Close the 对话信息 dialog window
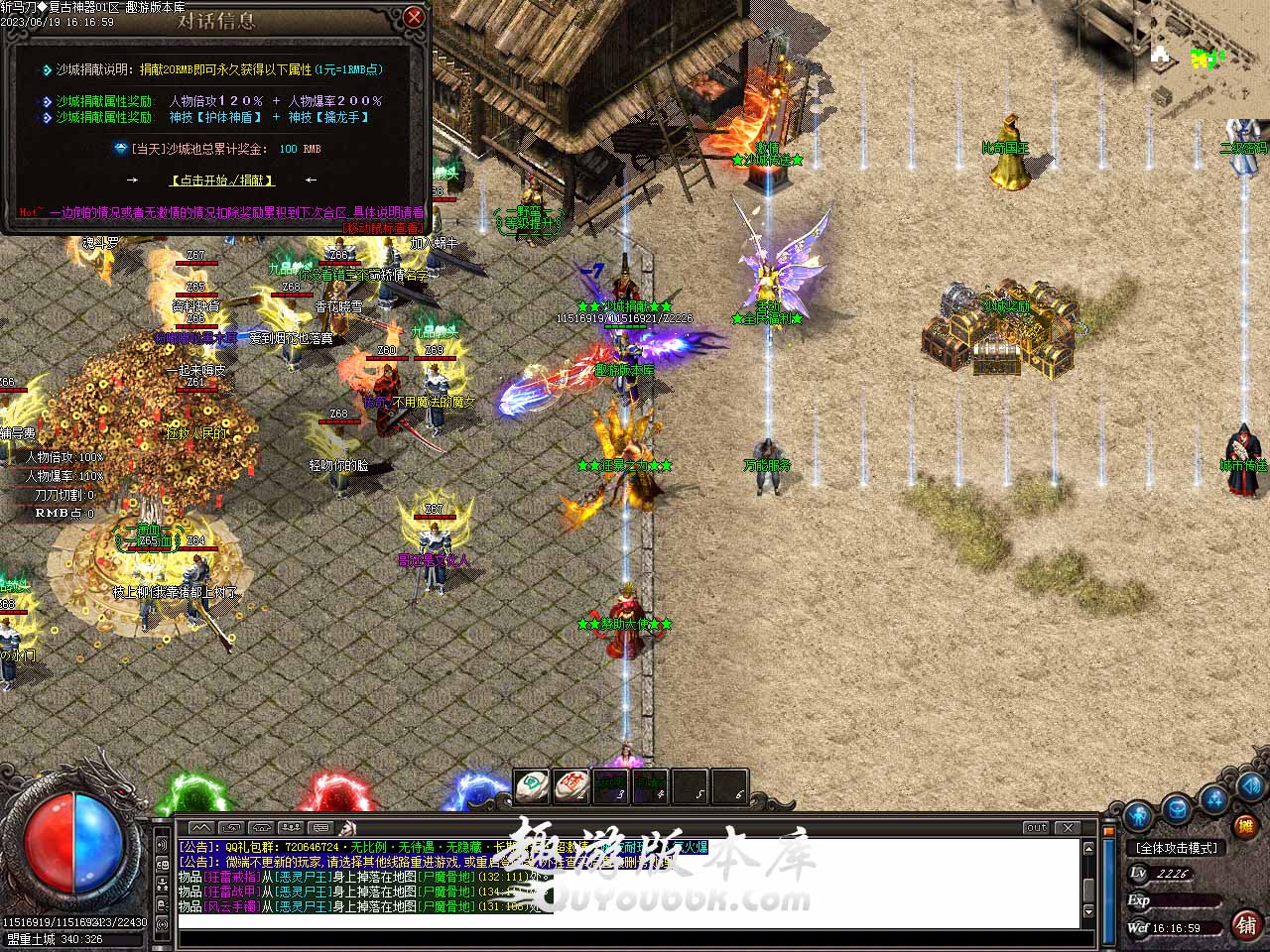The width and height of the screenshot is (1270, 952). coord(415,17)
